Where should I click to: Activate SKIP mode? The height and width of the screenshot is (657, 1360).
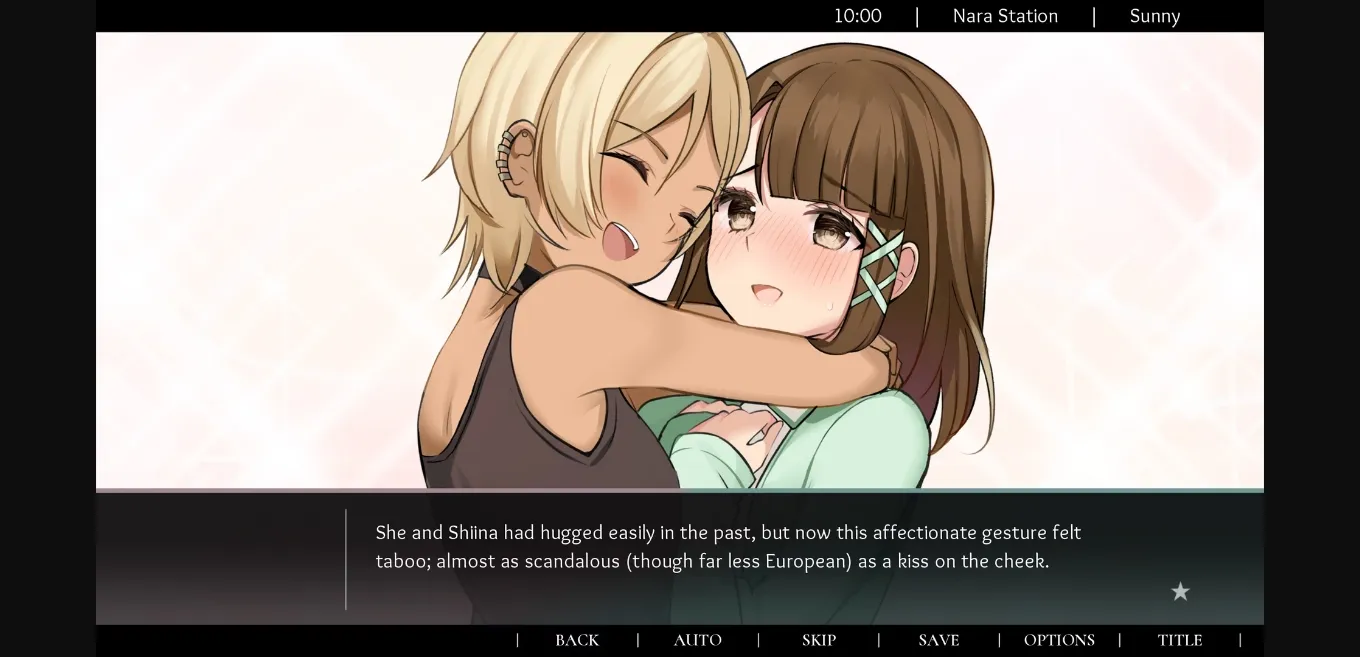pyautogui.click(x=818, y=640)
